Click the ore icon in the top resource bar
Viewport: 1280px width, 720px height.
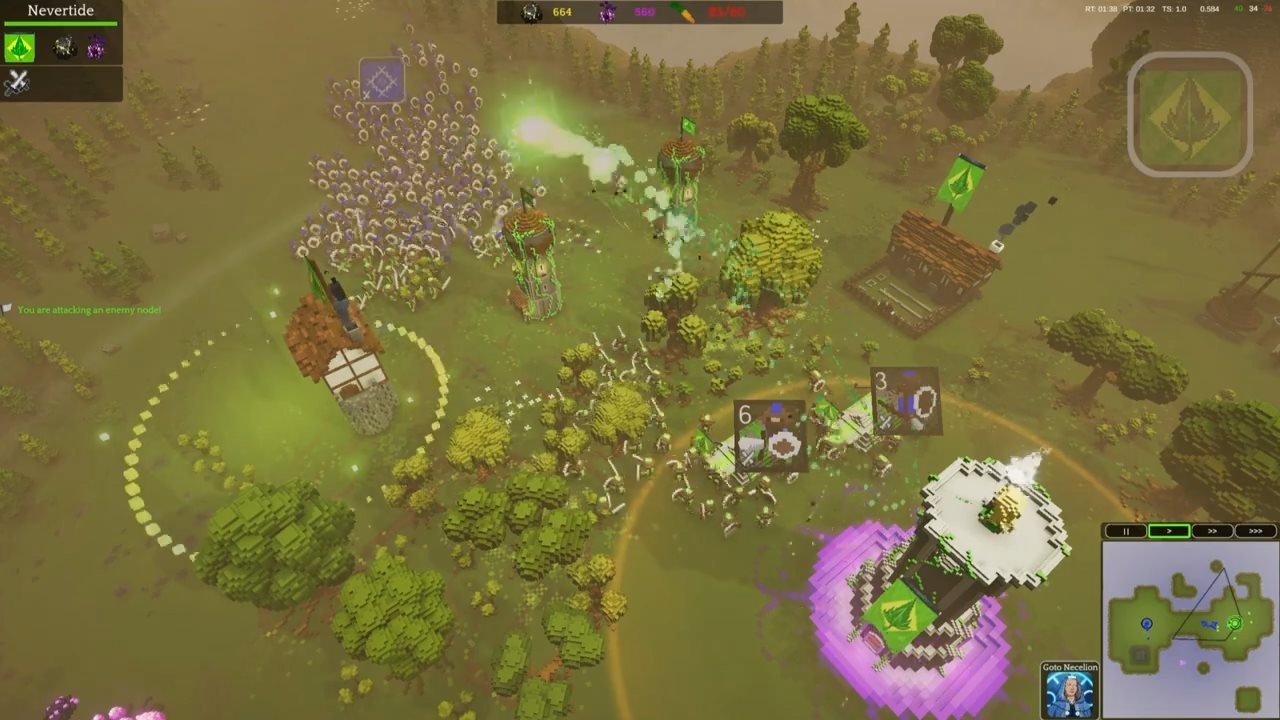click(529, 13)
